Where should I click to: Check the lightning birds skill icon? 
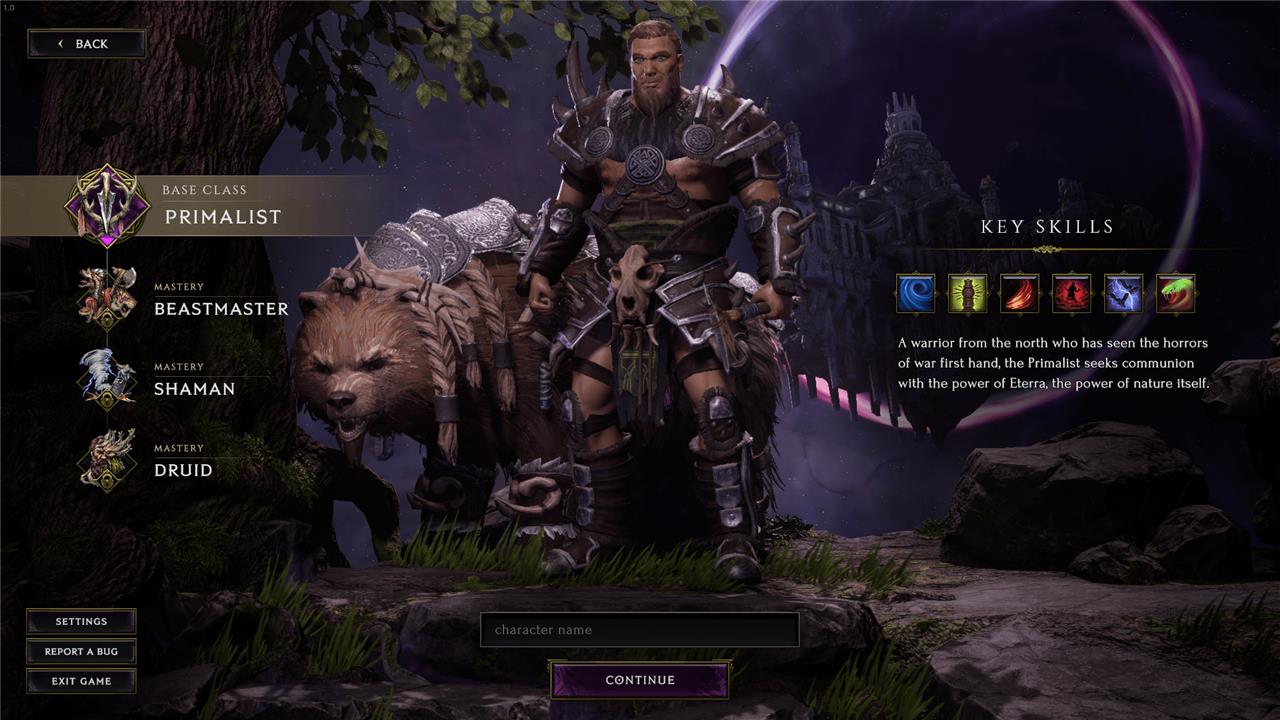(x=1124, y=294)
